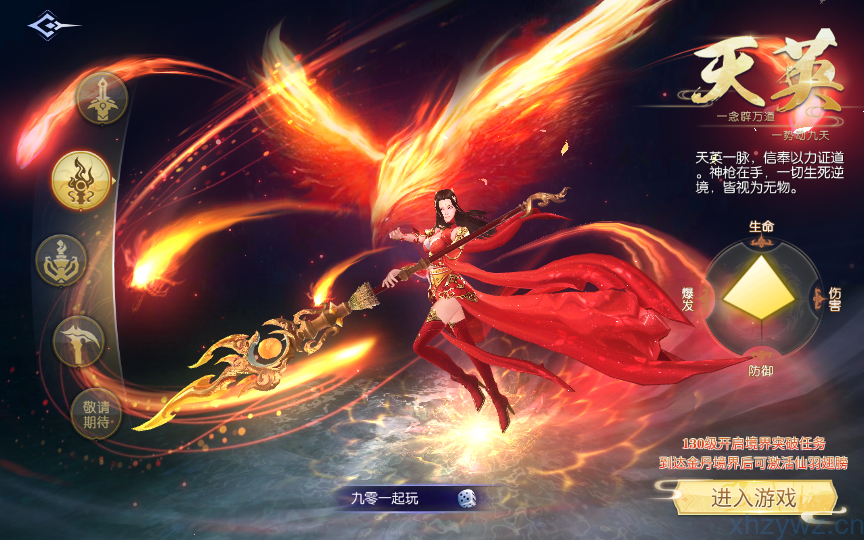Click the 进入游戏 enter game button

click(x=753, y=497)
